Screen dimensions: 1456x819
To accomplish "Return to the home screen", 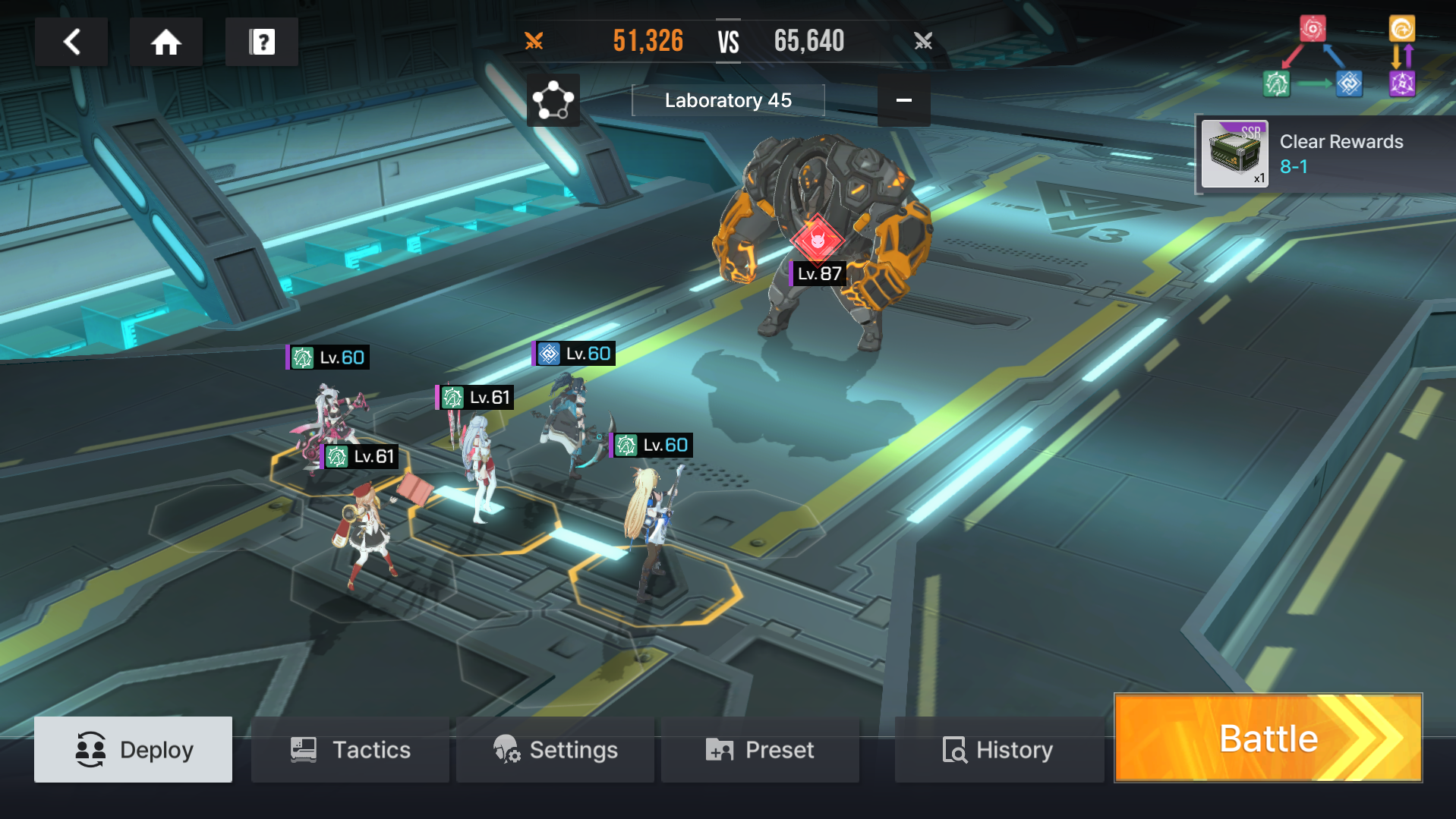I will [x=165, y=42].
